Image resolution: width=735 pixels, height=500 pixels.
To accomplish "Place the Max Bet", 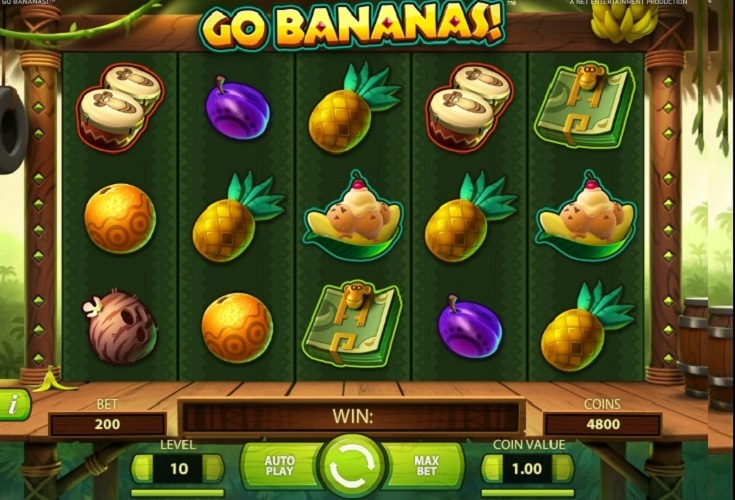I will pos(427,468).
